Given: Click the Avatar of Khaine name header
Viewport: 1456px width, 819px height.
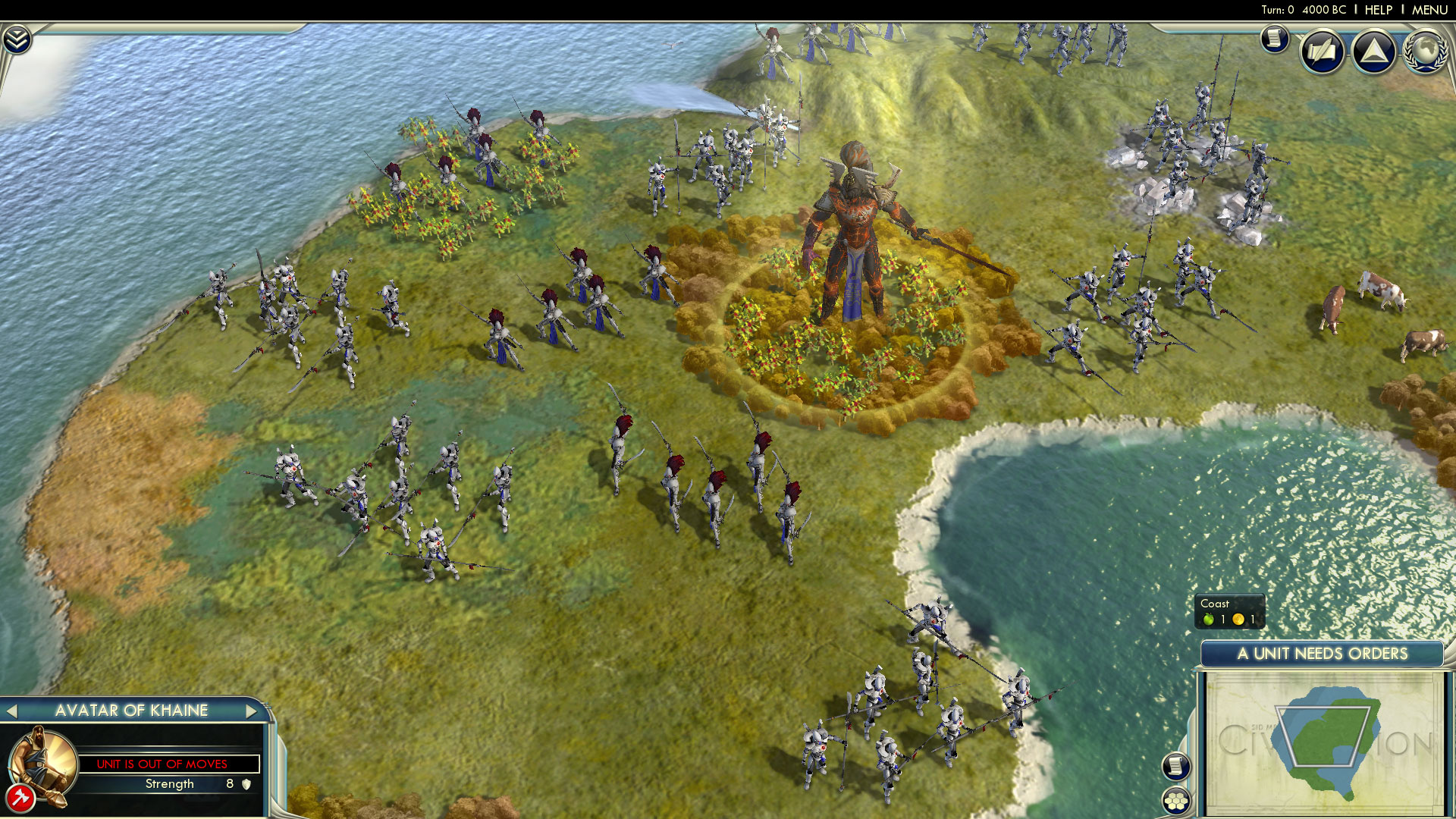Looking at the screenshot, I should click(x=131, y=711).
